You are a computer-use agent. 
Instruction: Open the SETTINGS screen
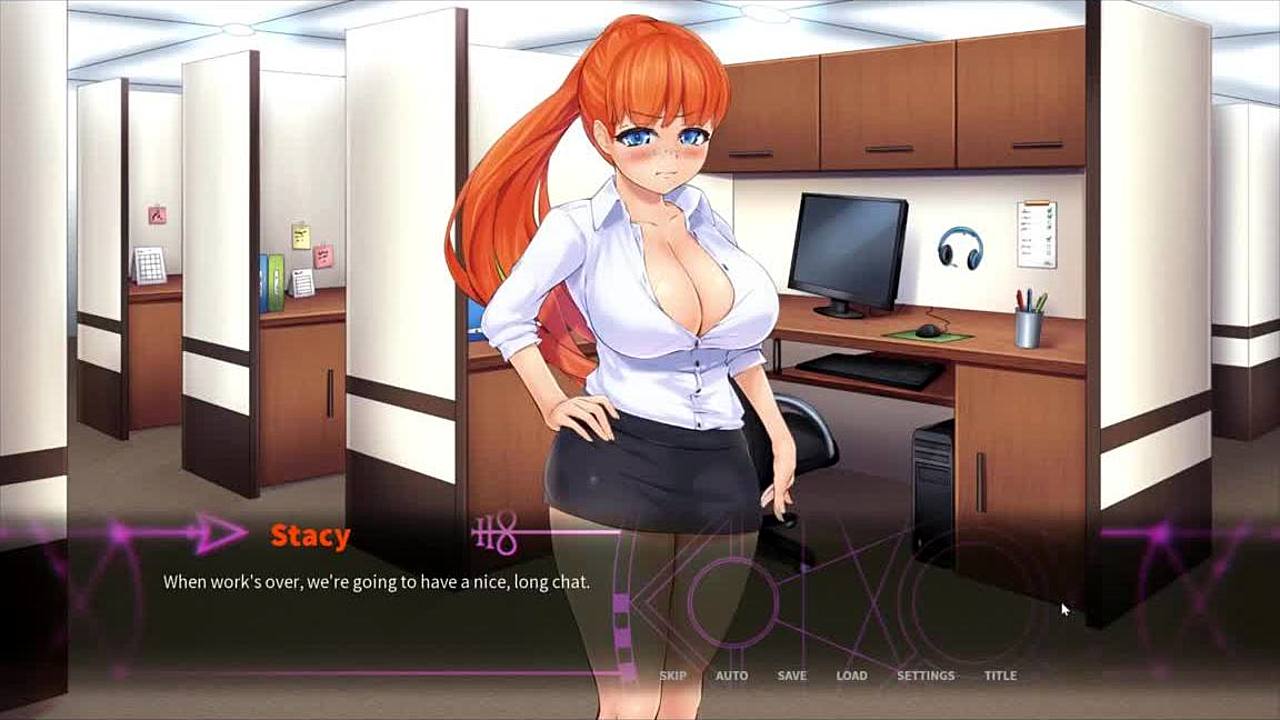[925, 675]
